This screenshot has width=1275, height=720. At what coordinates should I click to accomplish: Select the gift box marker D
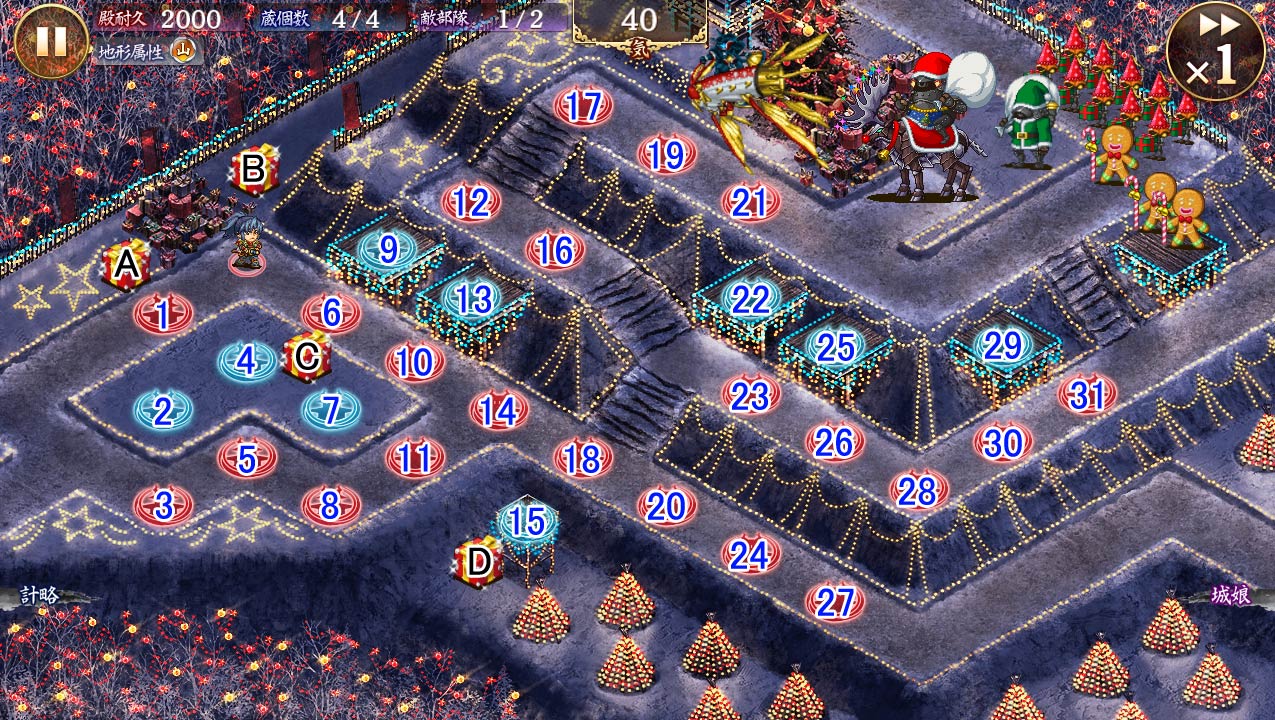click(x=479, y=562)
